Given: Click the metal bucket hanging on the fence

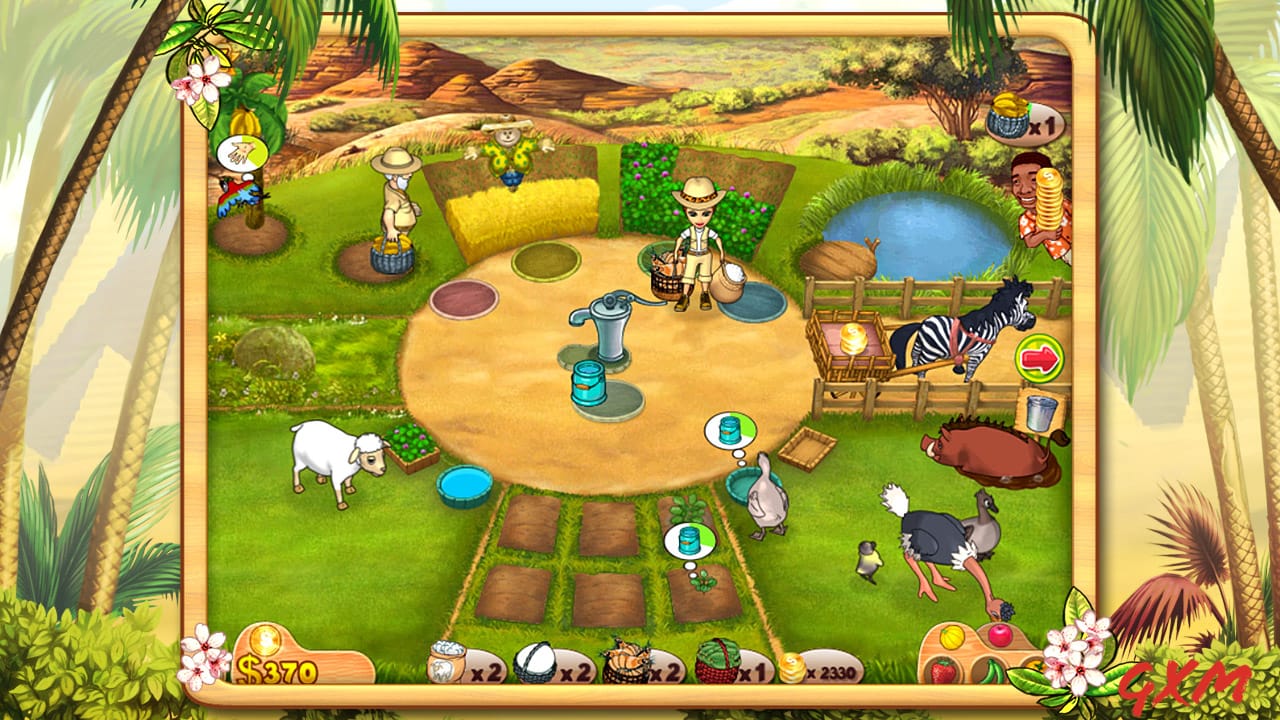Looking at the screenshot, I should click(1040, 413).
